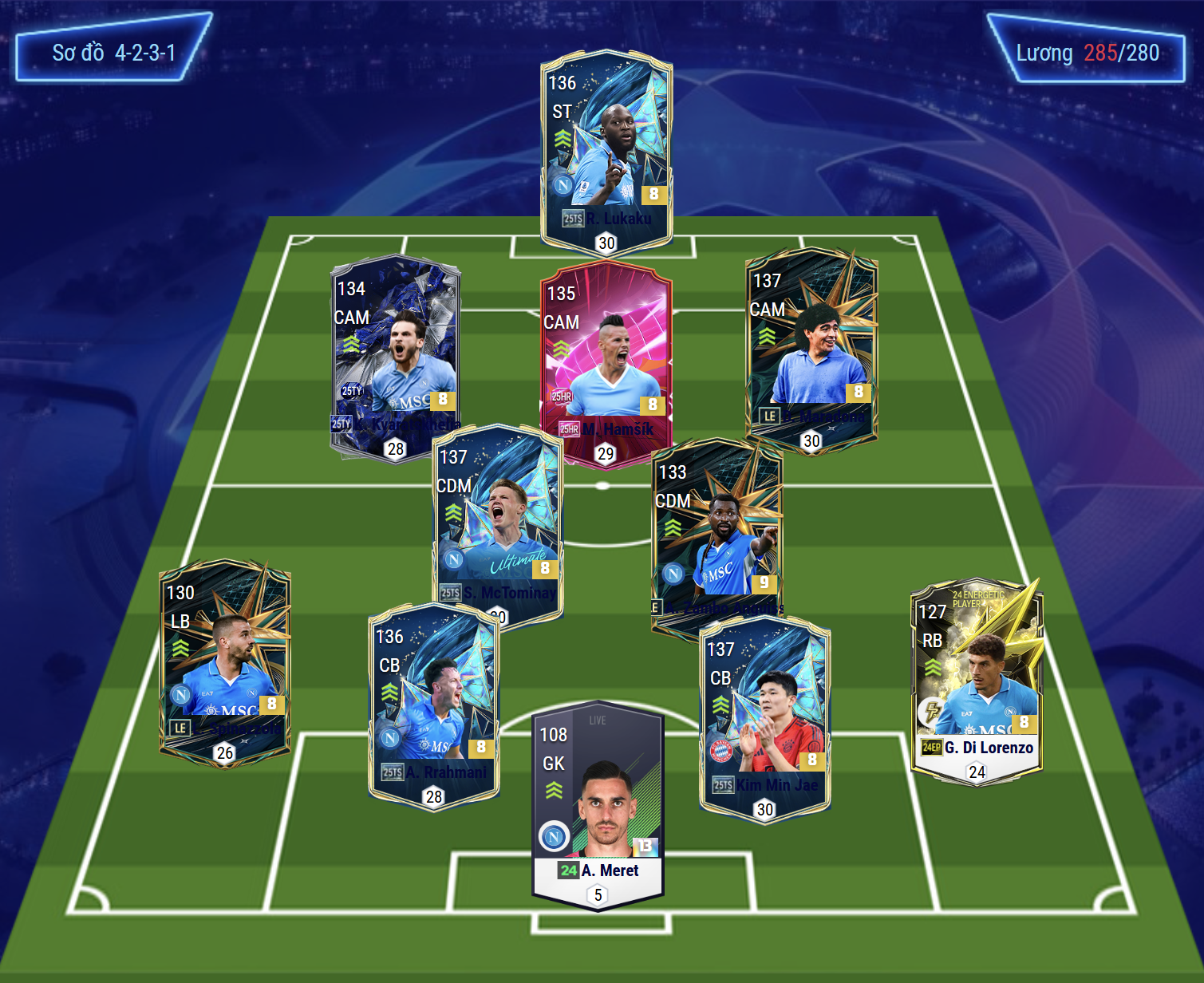Choose the A. Meret goalkeeper card
1204x983 pixels.
point(598,798)
